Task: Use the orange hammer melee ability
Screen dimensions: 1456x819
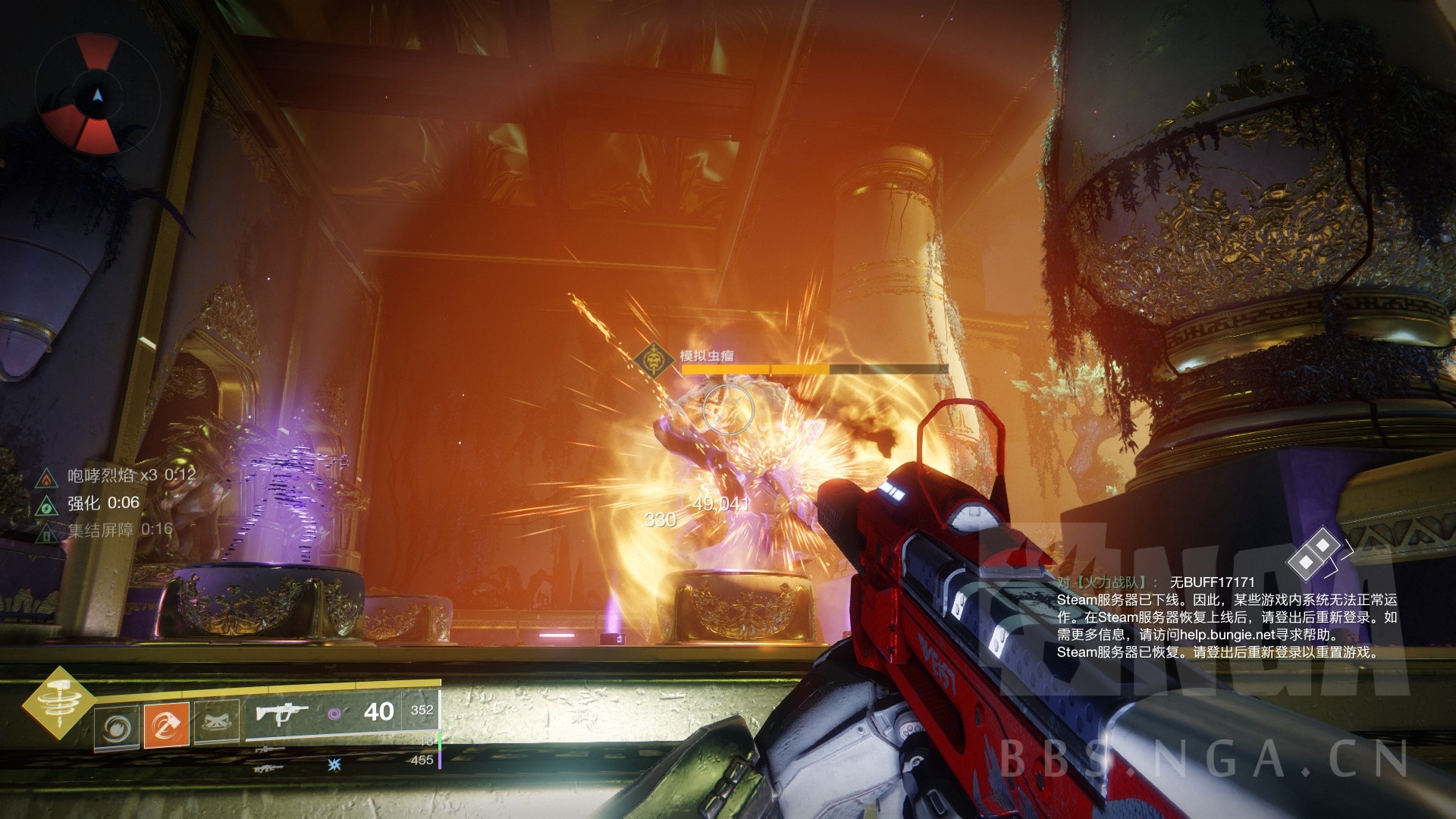Action: coord(167,726)
